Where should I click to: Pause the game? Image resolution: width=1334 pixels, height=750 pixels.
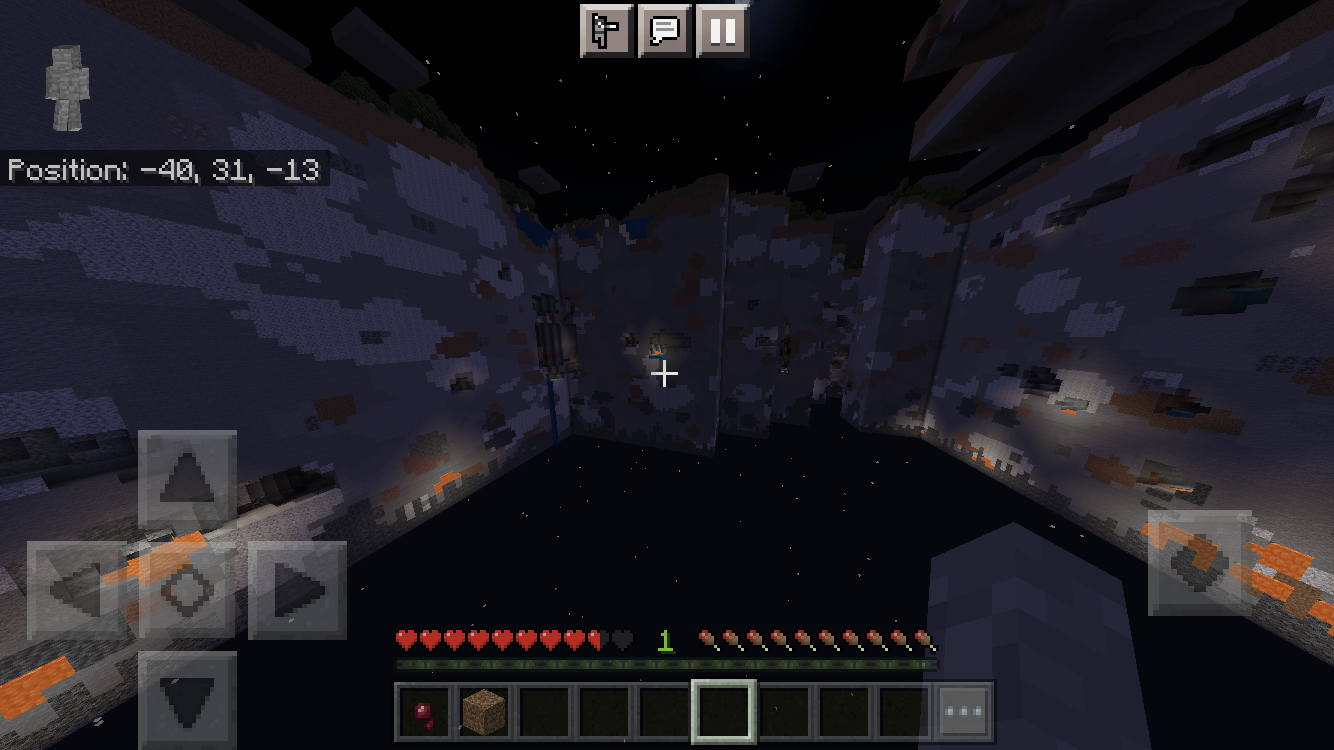722,31
